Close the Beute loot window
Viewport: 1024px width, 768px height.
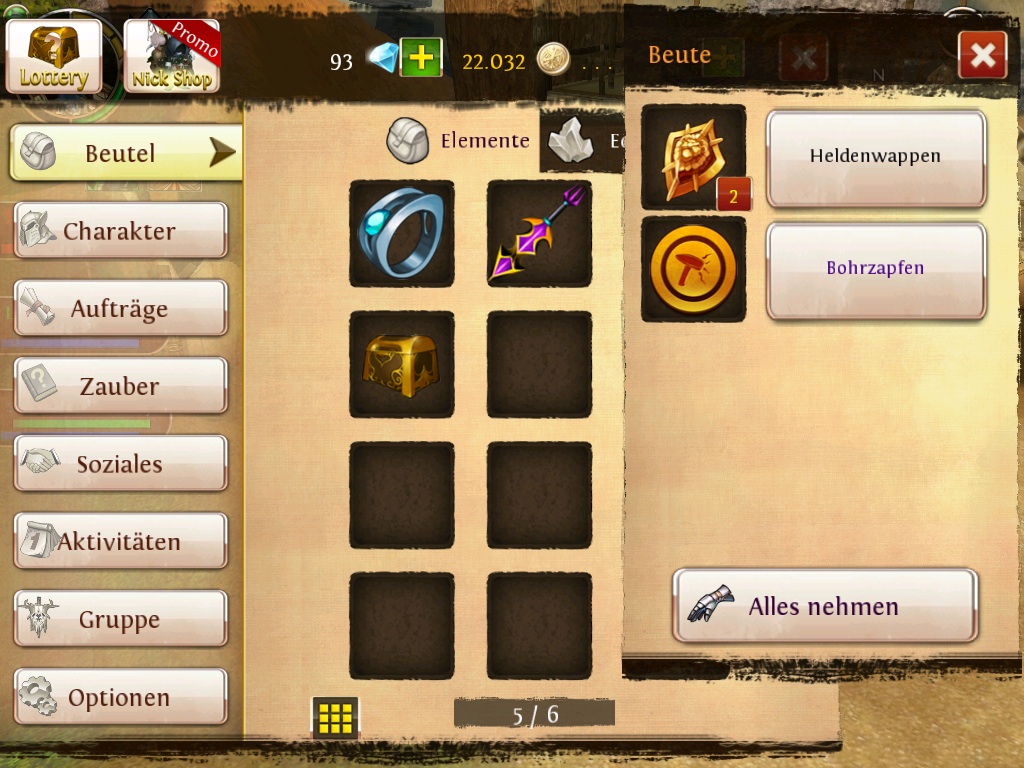[982, 55]
